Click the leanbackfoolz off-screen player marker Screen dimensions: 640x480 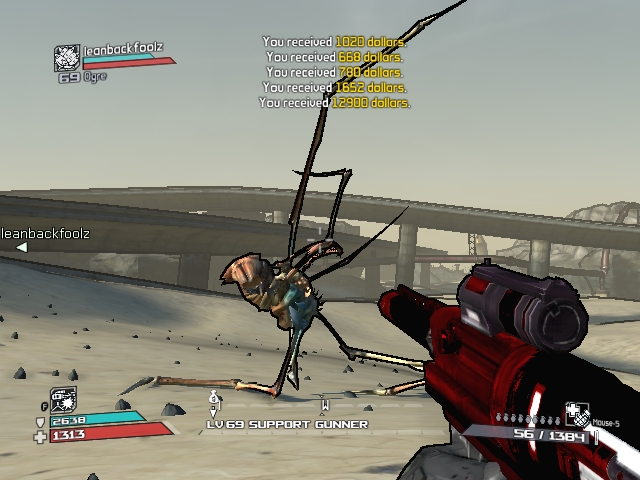[x=21, y=247]
